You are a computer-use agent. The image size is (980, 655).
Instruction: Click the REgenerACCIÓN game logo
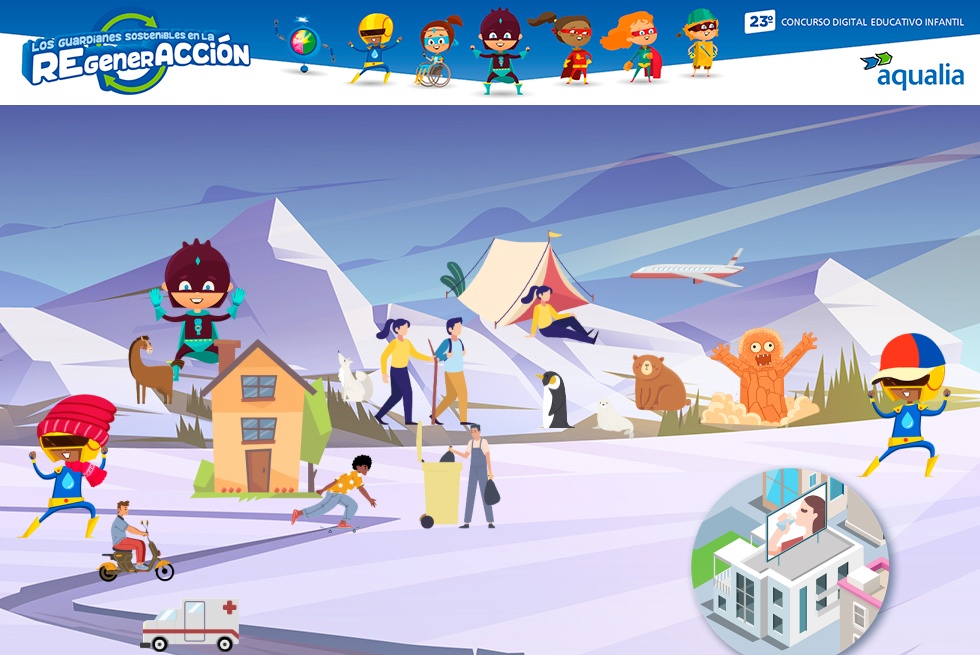pyautogui.click(x=136, y=56)
